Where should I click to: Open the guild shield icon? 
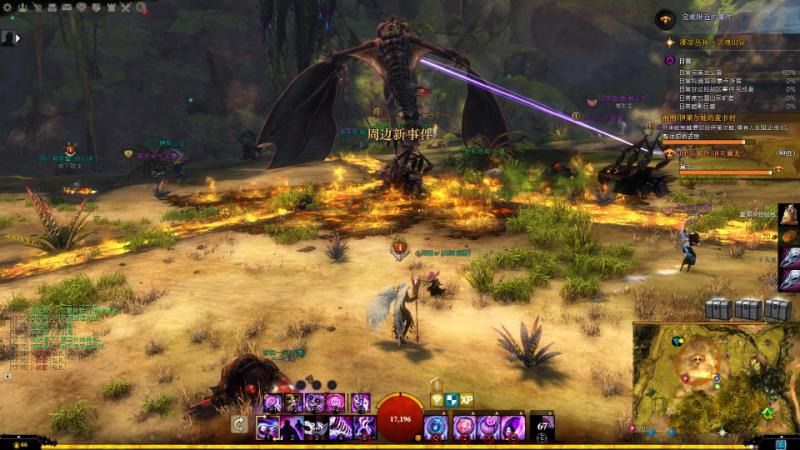[x=97, y=7]
